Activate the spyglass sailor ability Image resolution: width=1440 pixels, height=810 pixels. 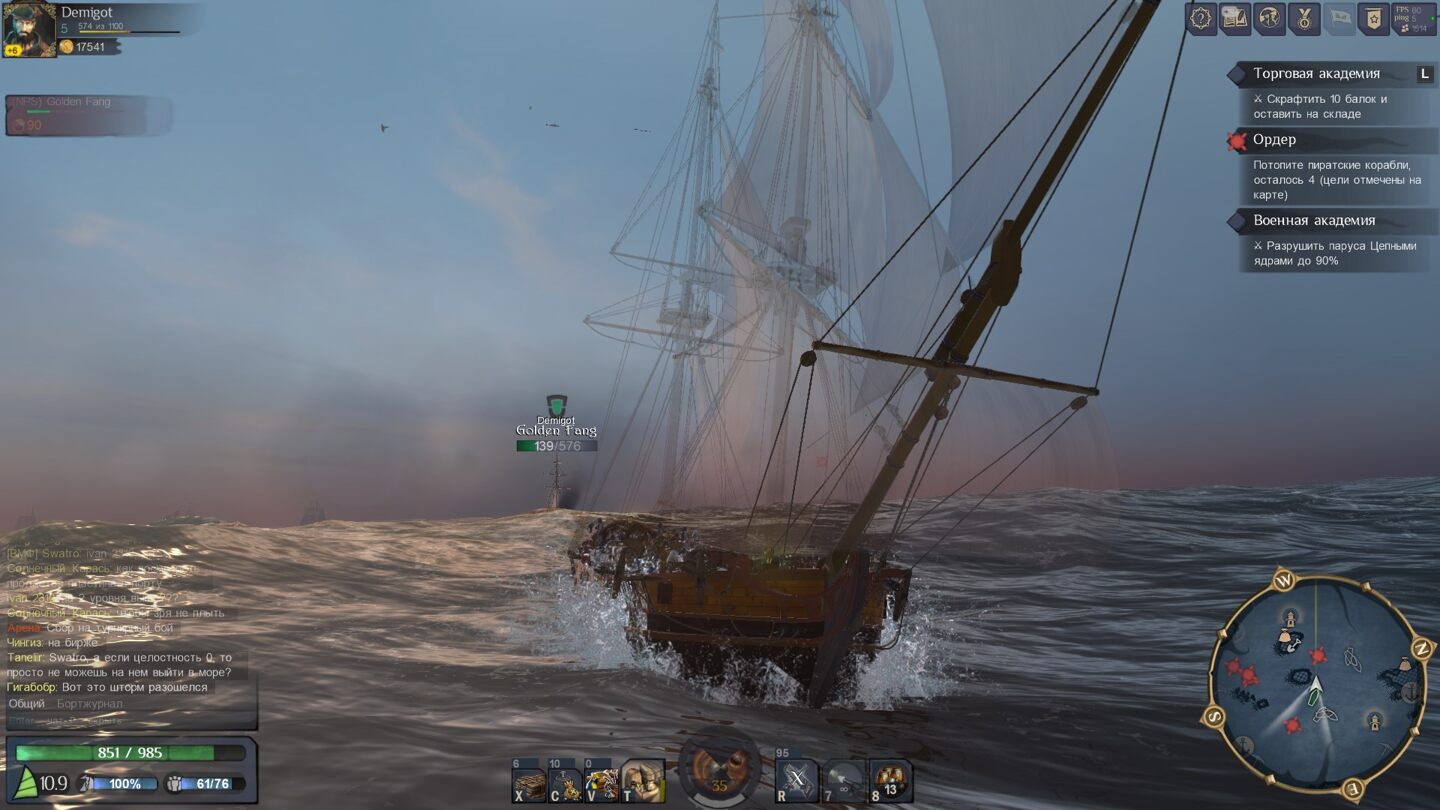tap(642, 782)
